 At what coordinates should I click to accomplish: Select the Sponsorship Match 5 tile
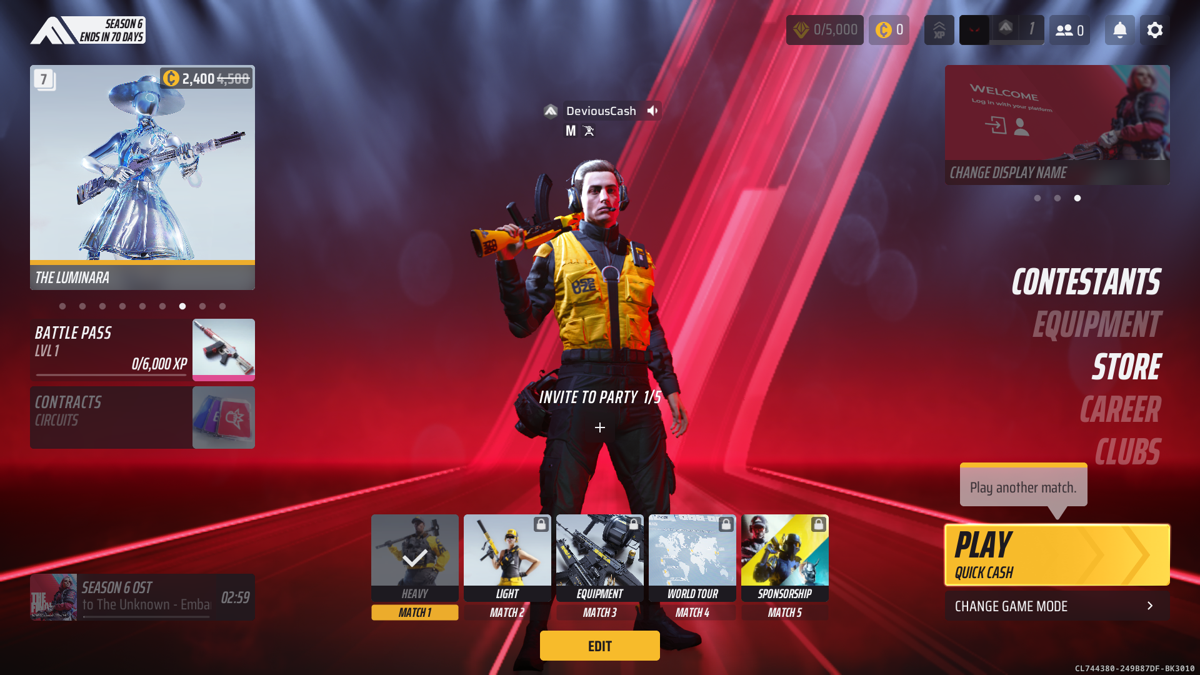click(785, 566)
